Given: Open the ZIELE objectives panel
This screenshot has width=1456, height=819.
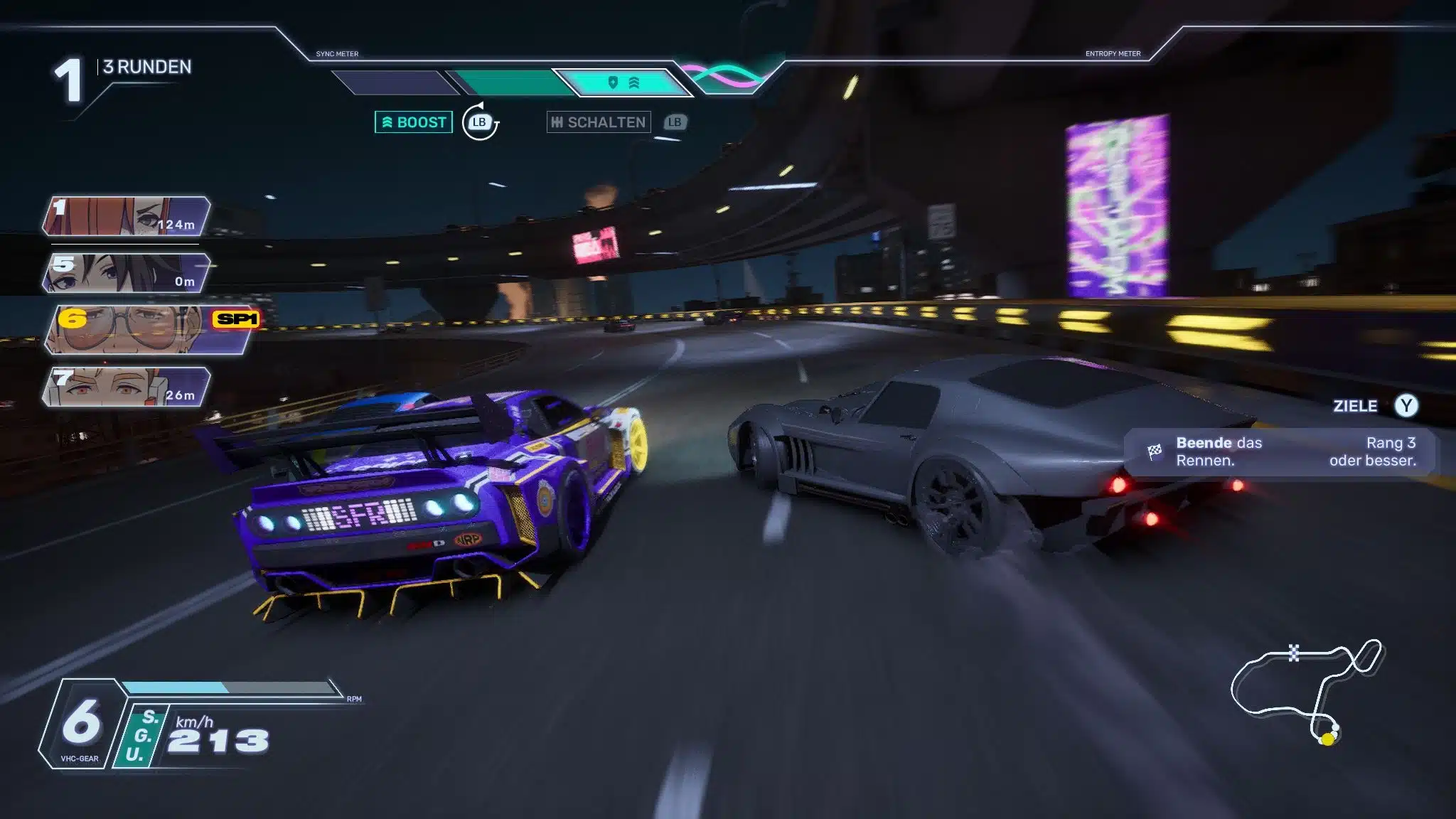Looking at the screenshot, I should click(1374, 406).
